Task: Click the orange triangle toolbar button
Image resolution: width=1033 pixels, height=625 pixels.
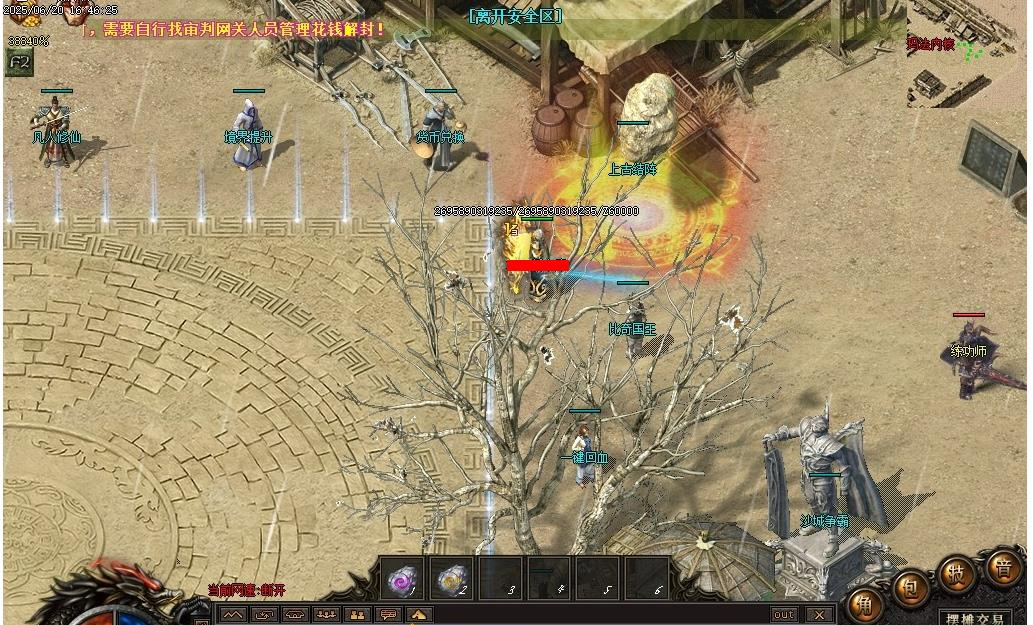Action: point(418,615)
